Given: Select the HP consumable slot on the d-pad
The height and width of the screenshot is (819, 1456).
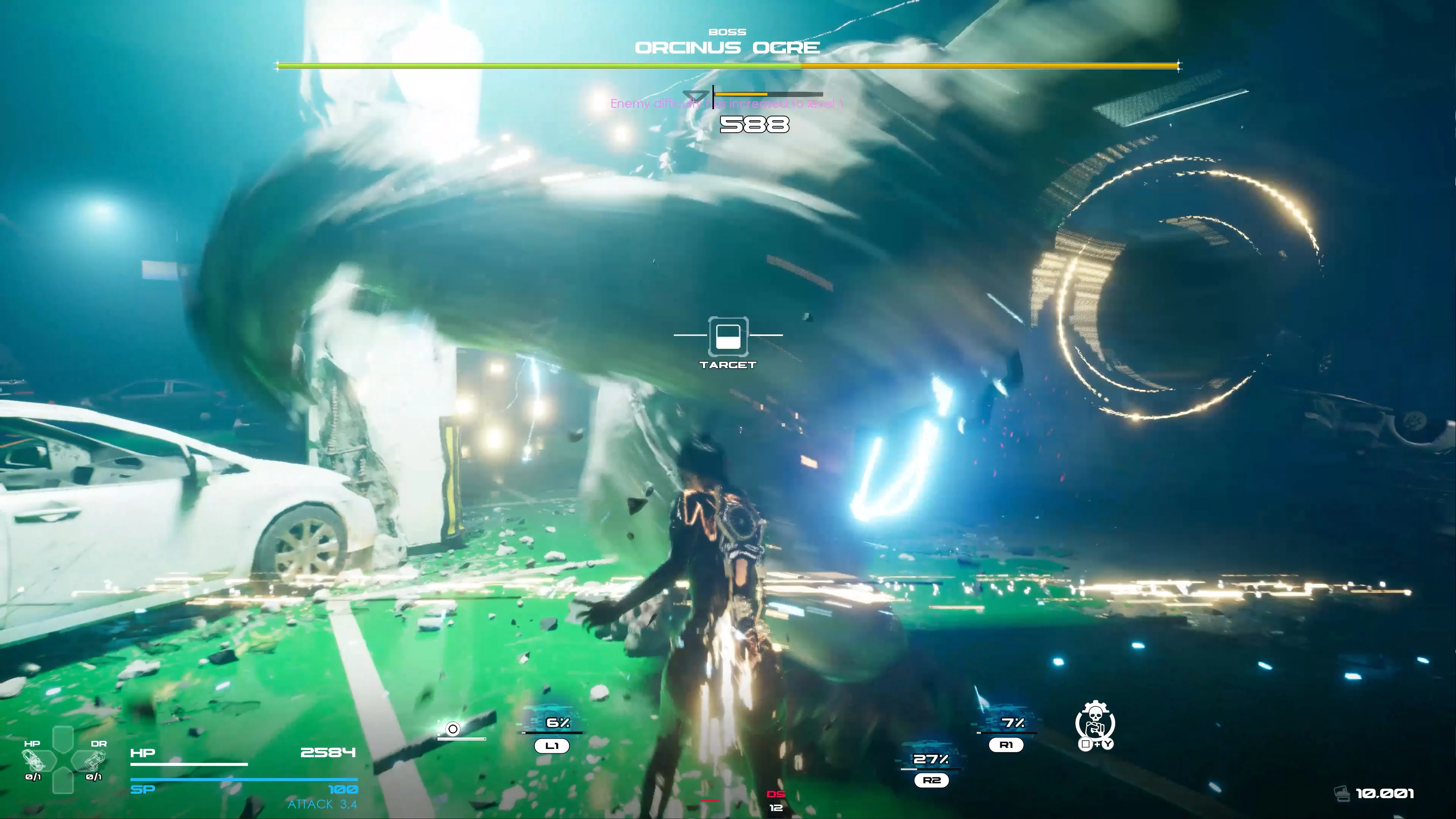Looking at the screenshot, I should [33, 760].
